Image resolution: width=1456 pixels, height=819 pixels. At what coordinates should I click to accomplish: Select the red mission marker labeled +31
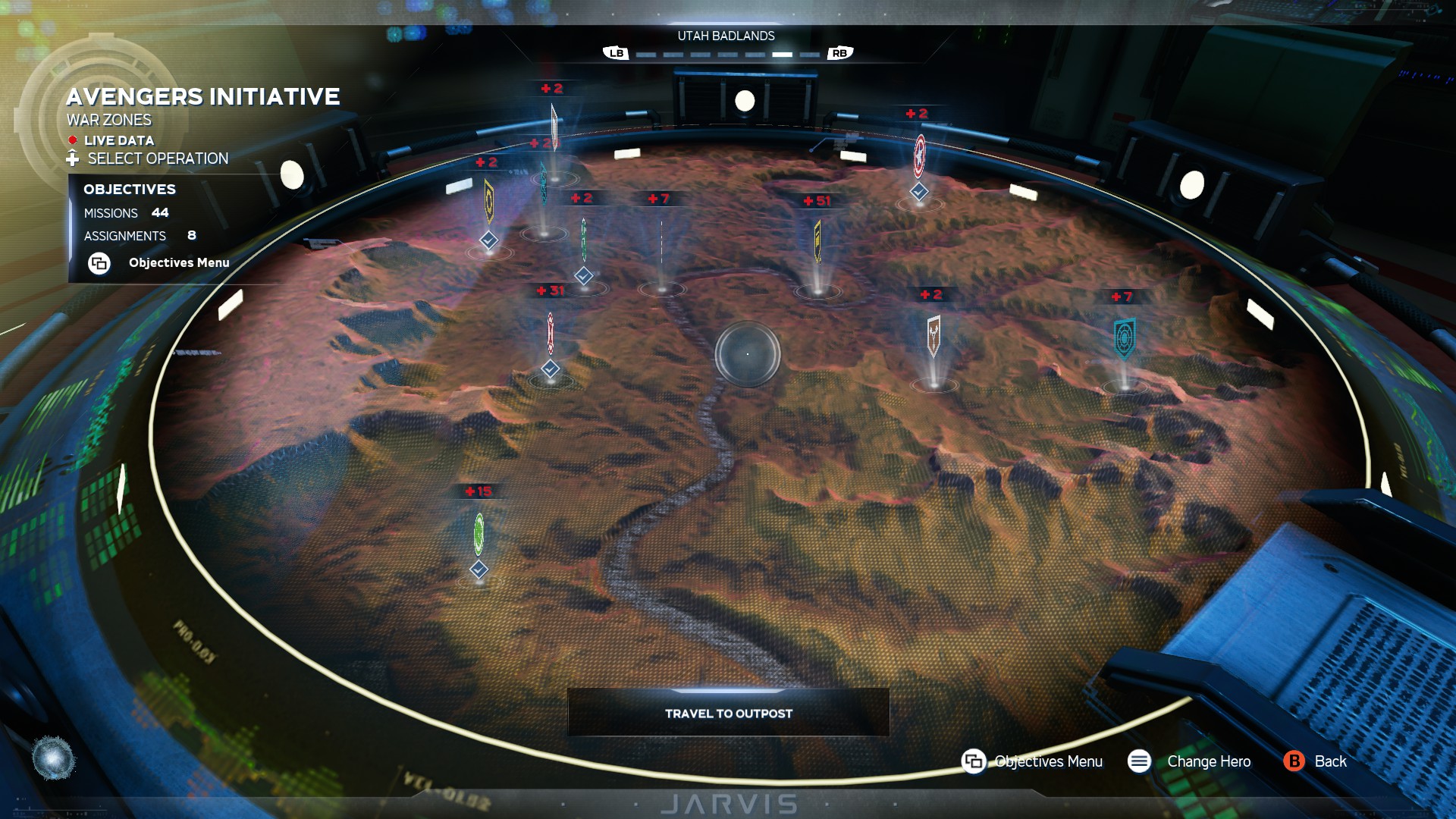(x=551, y=334)
